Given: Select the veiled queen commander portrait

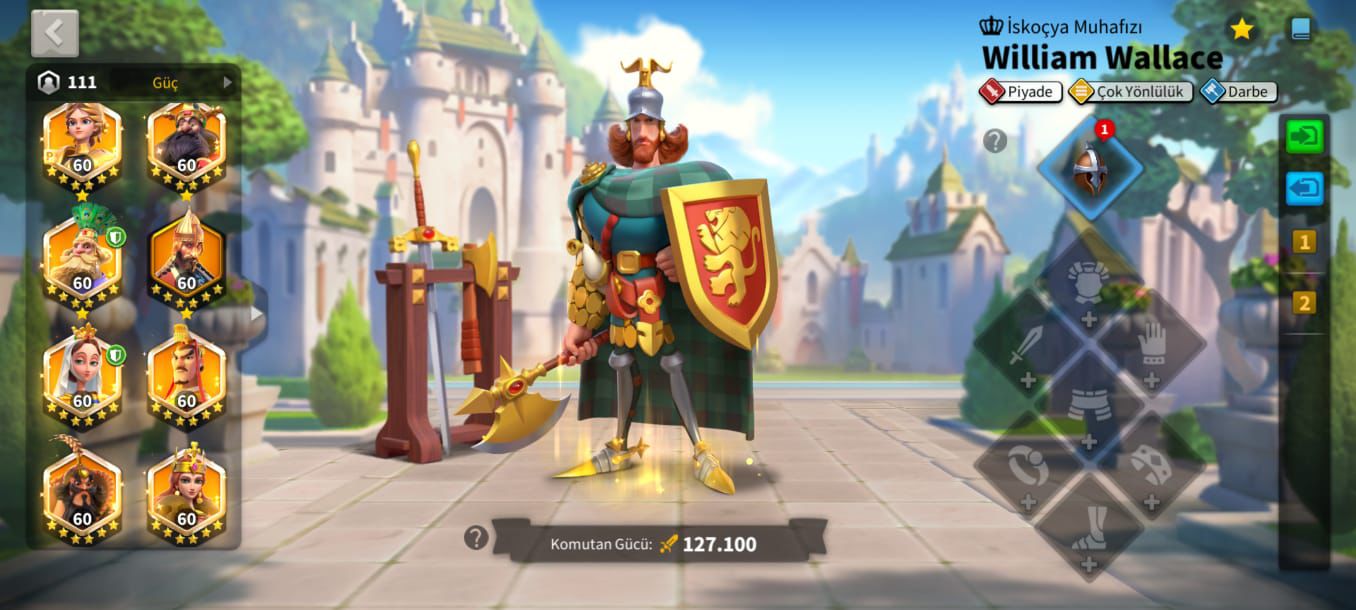Looking at the screenshot, I should [x=82, y=375].
